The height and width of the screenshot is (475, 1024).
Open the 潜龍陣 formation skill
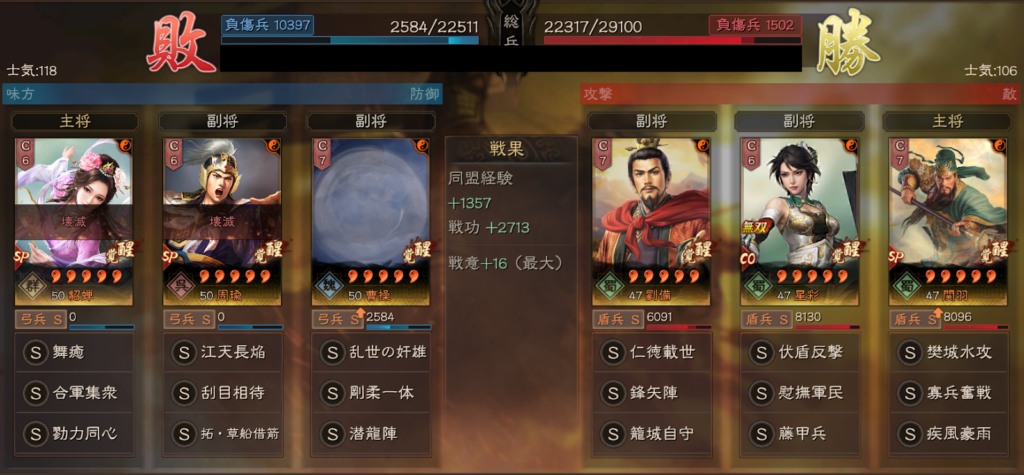(x=370, y=434)
